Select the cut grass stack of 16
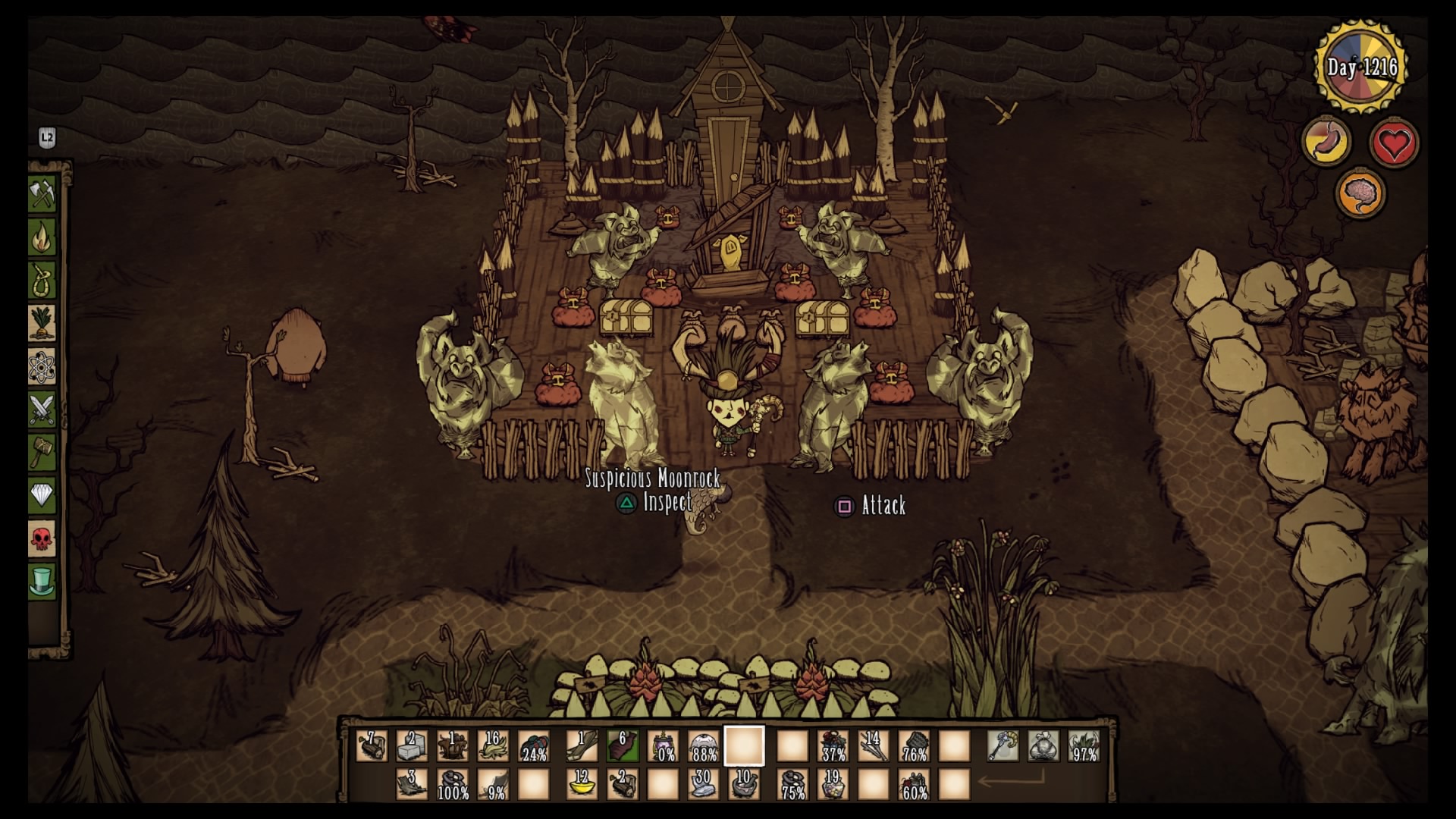 click(x=494, y=746)
